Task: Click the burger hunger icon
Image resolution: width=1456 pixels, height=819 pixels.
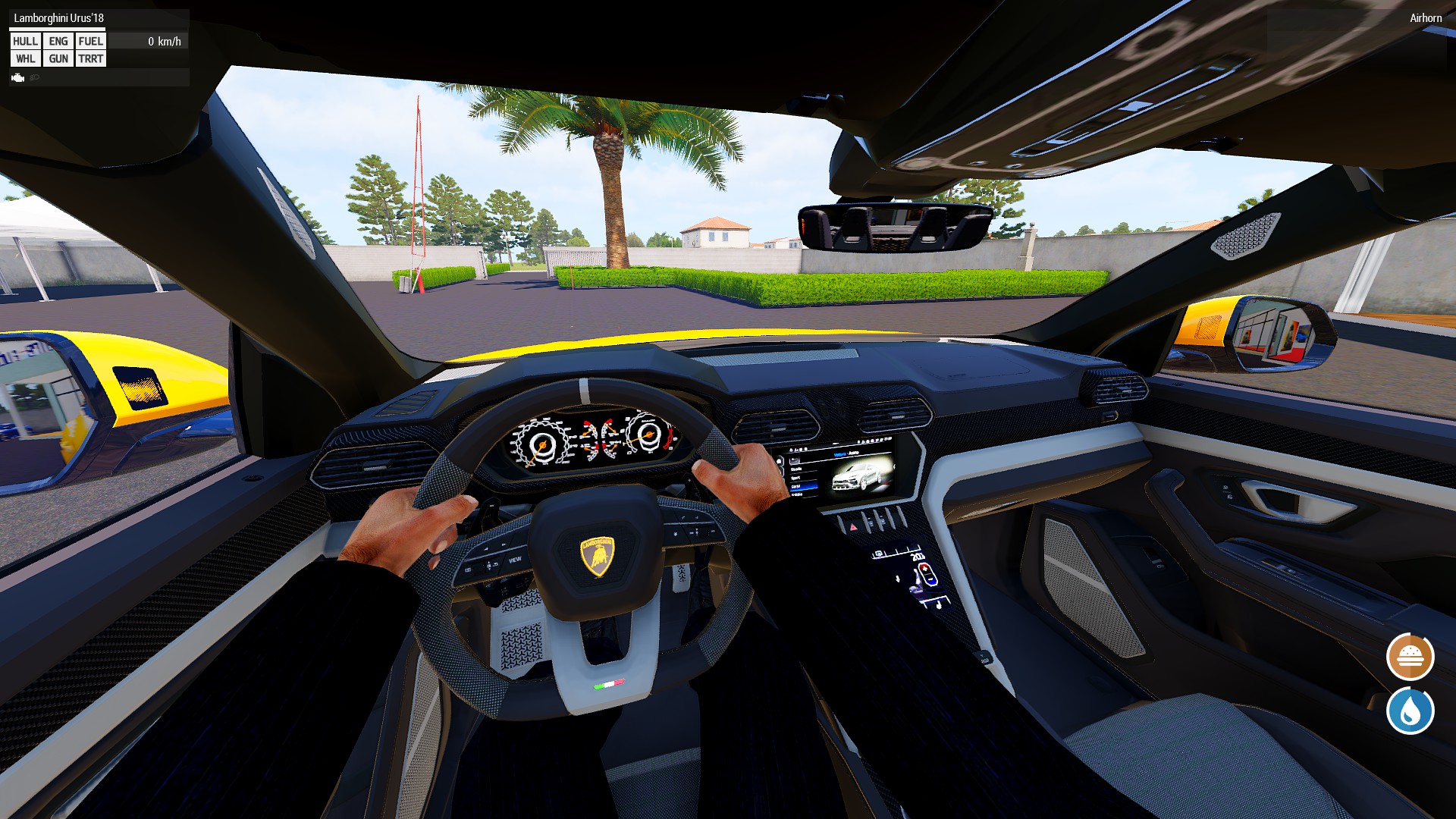Action: (1410, 657)
